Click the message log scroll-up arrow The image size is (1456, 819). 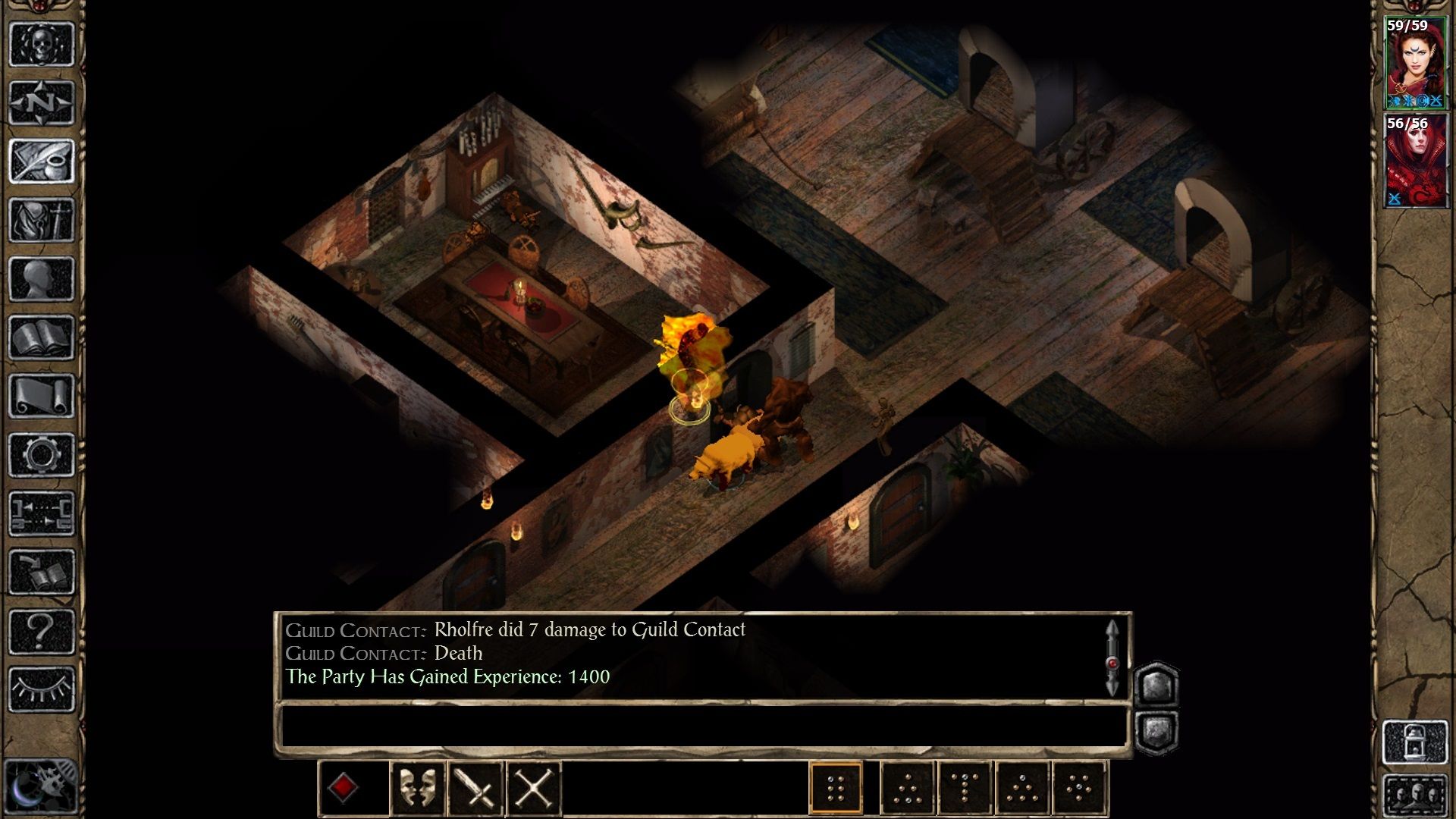pyautogui.click(x=1113, y=627)
